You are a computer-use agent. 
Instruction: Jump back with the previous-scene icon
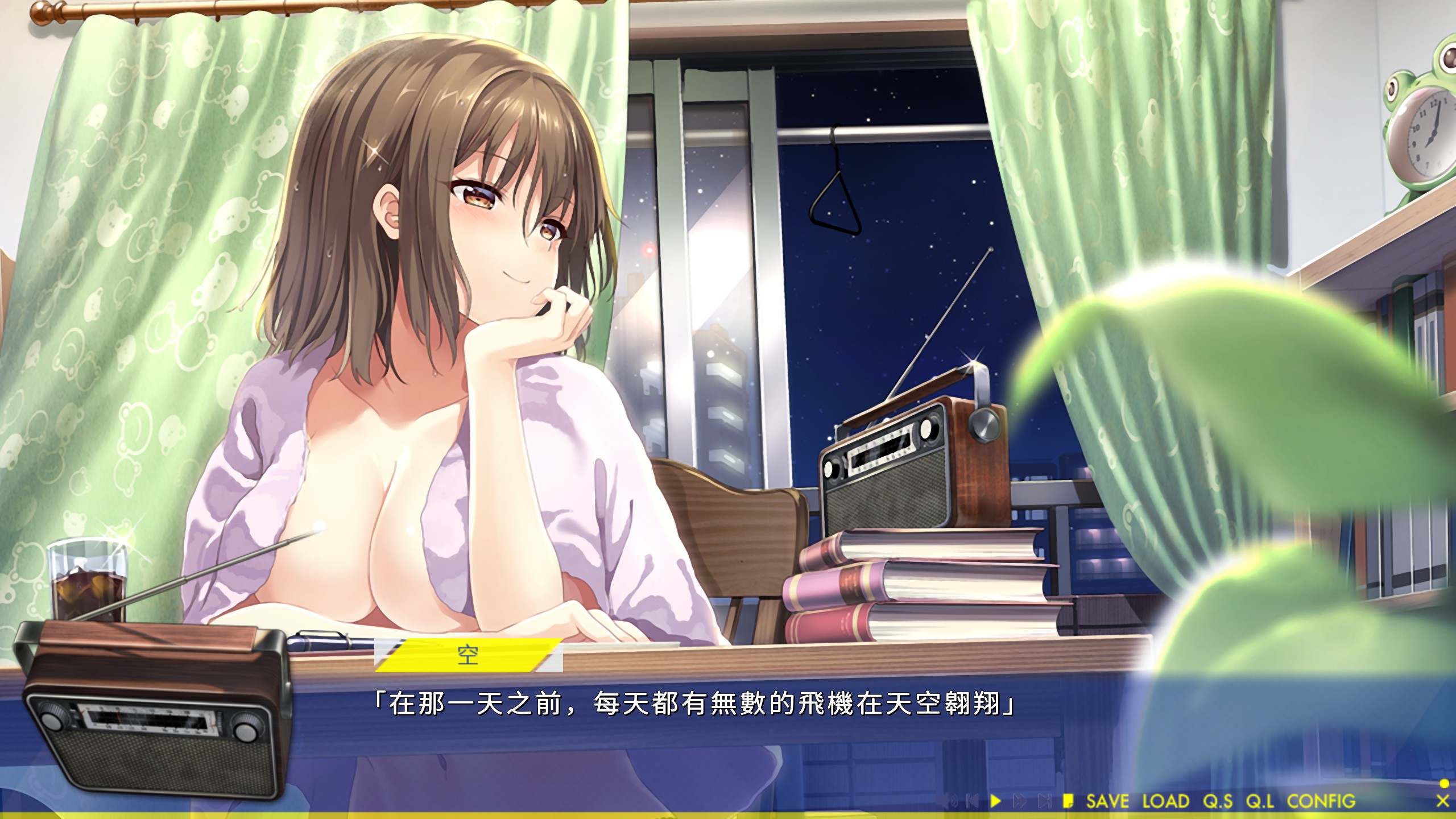coord(972,801)
